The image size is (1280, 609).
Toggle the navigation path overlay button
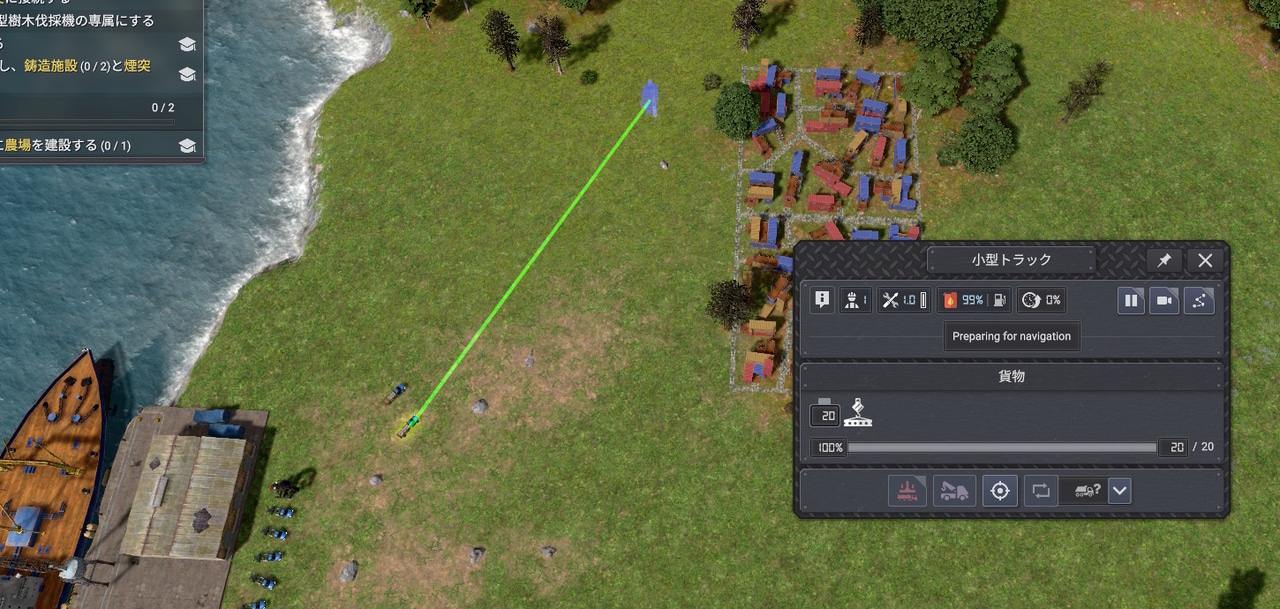(1199, 300)
